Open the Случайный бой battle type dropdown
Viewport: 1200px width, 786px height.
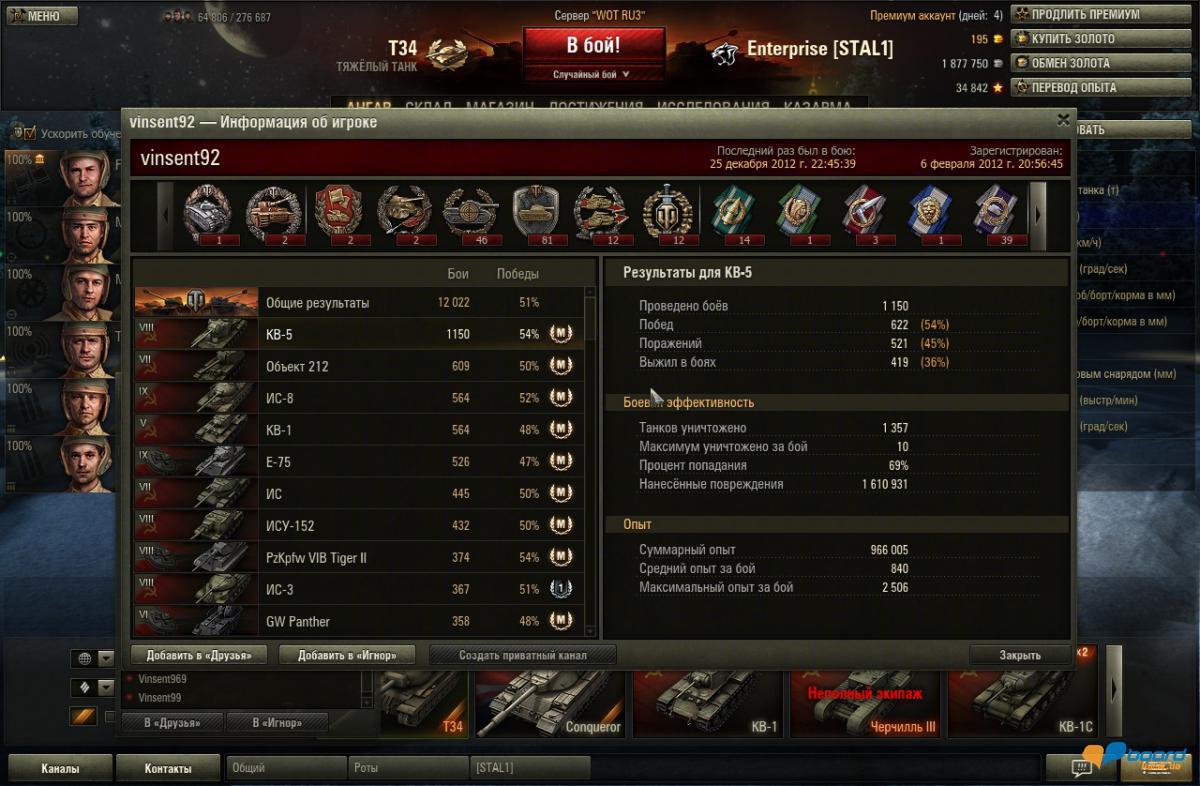[593, 74]
